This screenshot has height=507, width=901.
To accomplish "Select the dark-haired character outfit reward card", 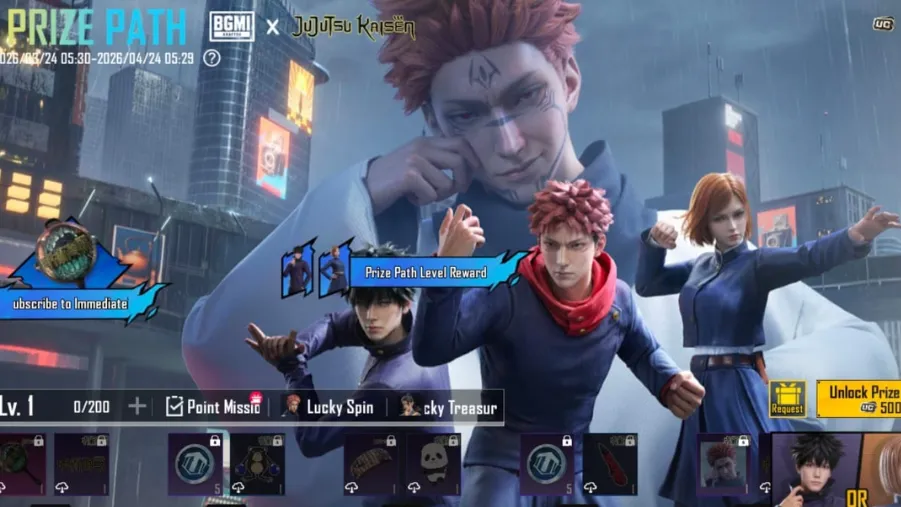I will (816, 469).
